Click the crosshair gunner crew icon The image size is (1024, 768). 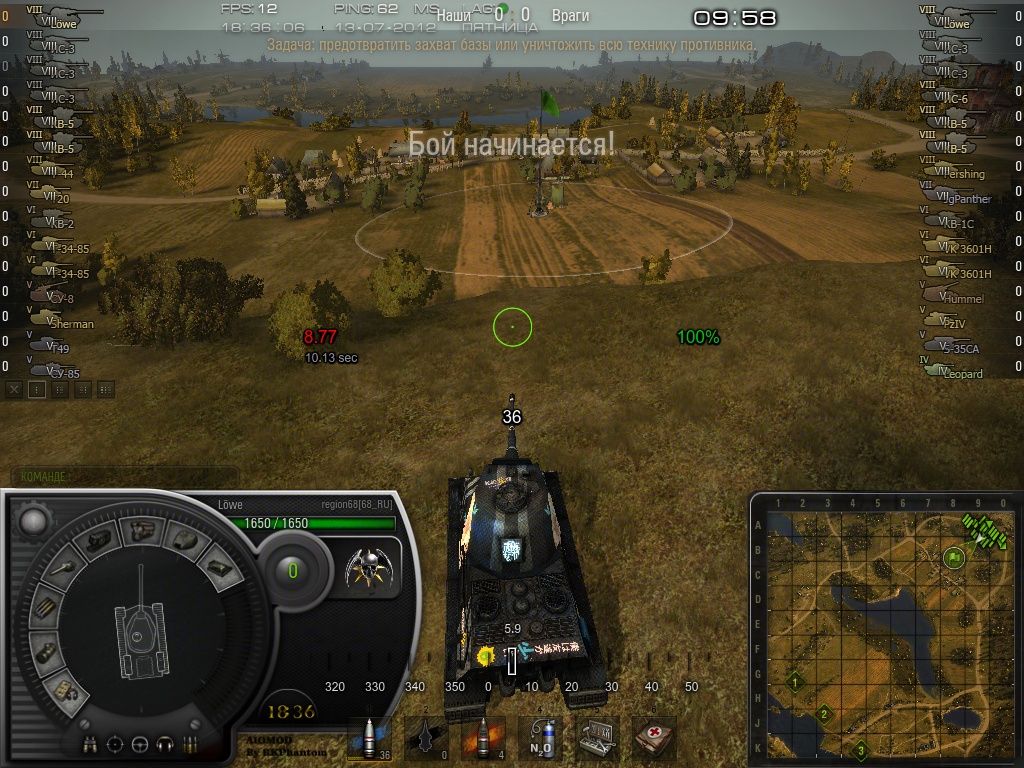click(x=116, y=744)
